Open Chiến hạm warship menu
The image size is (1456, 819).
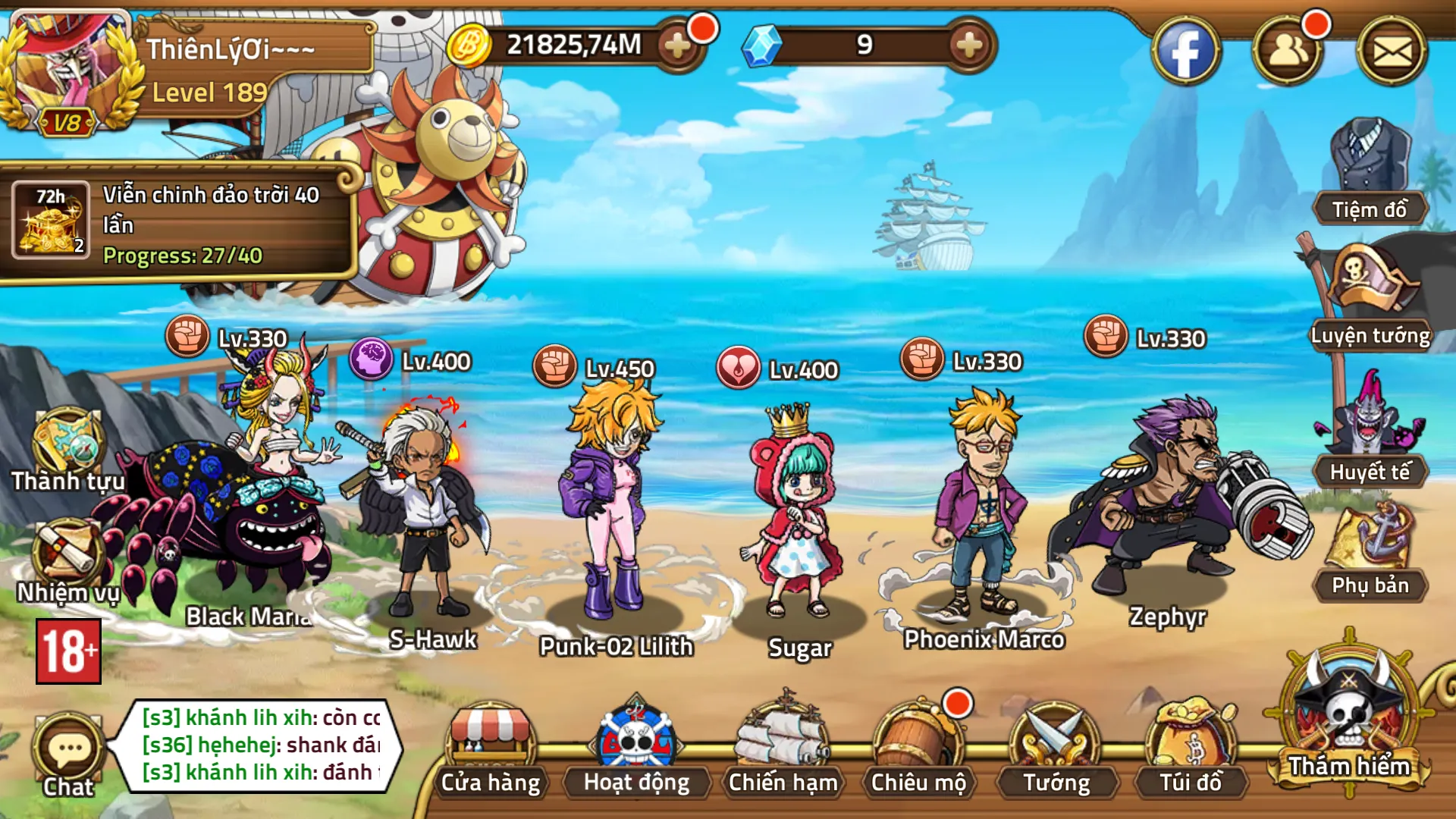[783, 747]
